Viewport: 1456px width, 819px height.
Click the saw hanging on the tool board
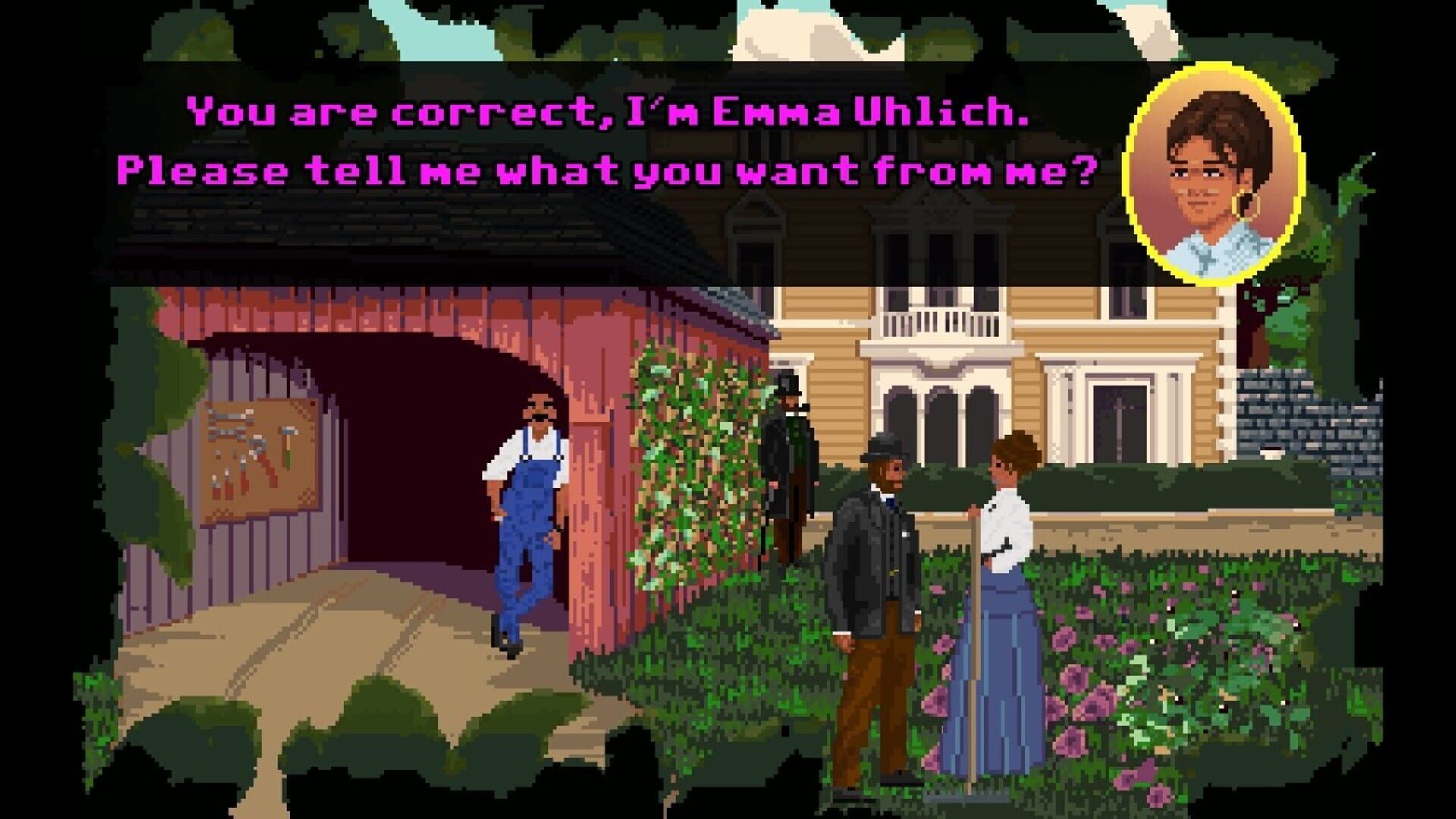pos(231,416)
